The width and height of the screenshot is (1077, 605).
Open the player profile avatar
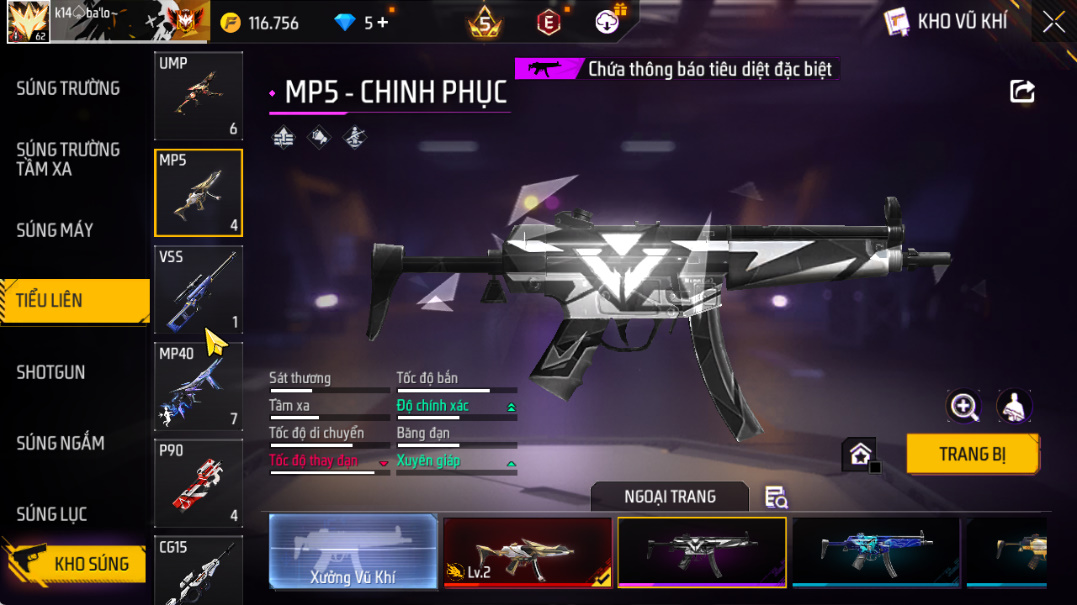(28, 22)
